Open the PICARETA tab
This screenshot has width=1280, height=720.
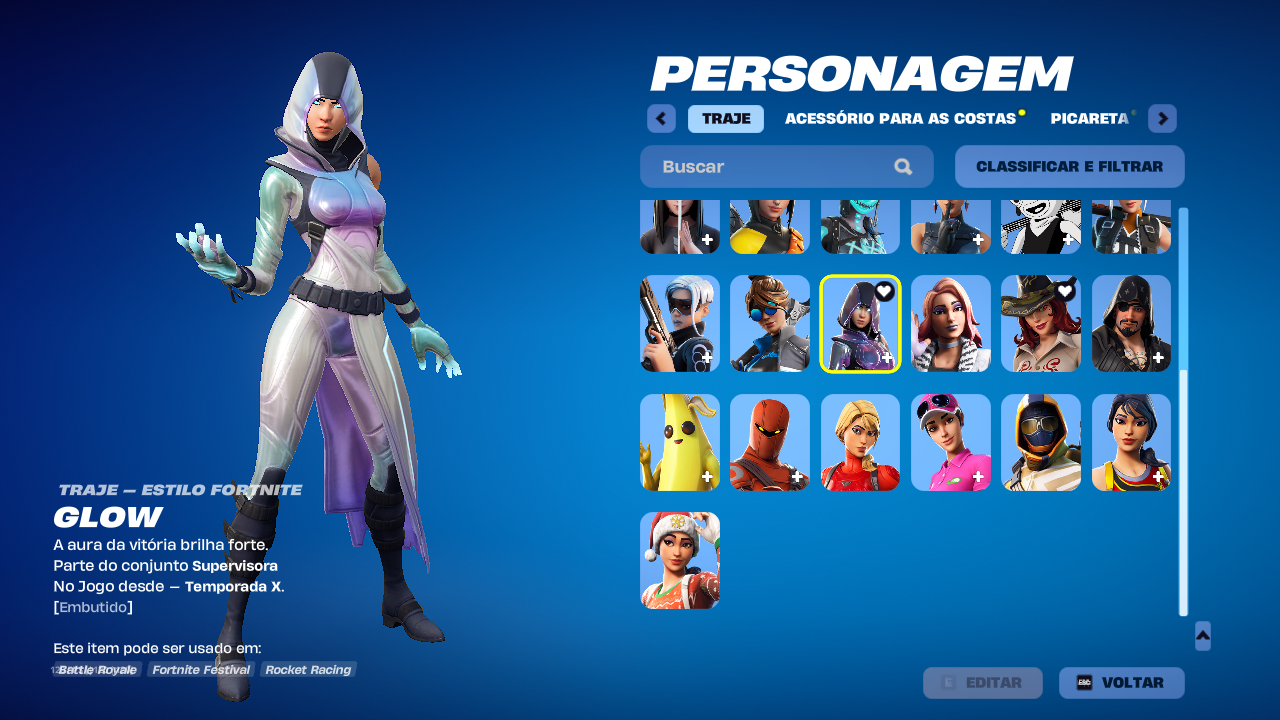point(1090,118)
